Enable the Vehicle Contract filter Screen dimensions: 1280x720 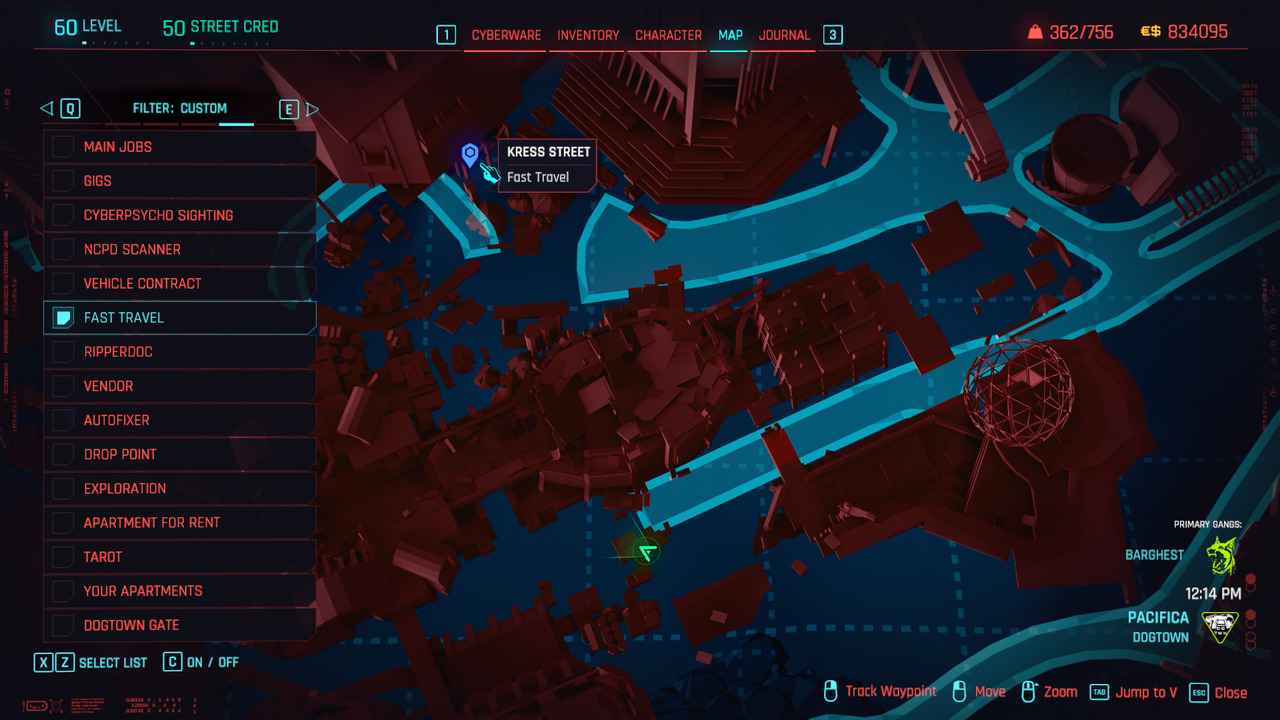pos(63,283)
